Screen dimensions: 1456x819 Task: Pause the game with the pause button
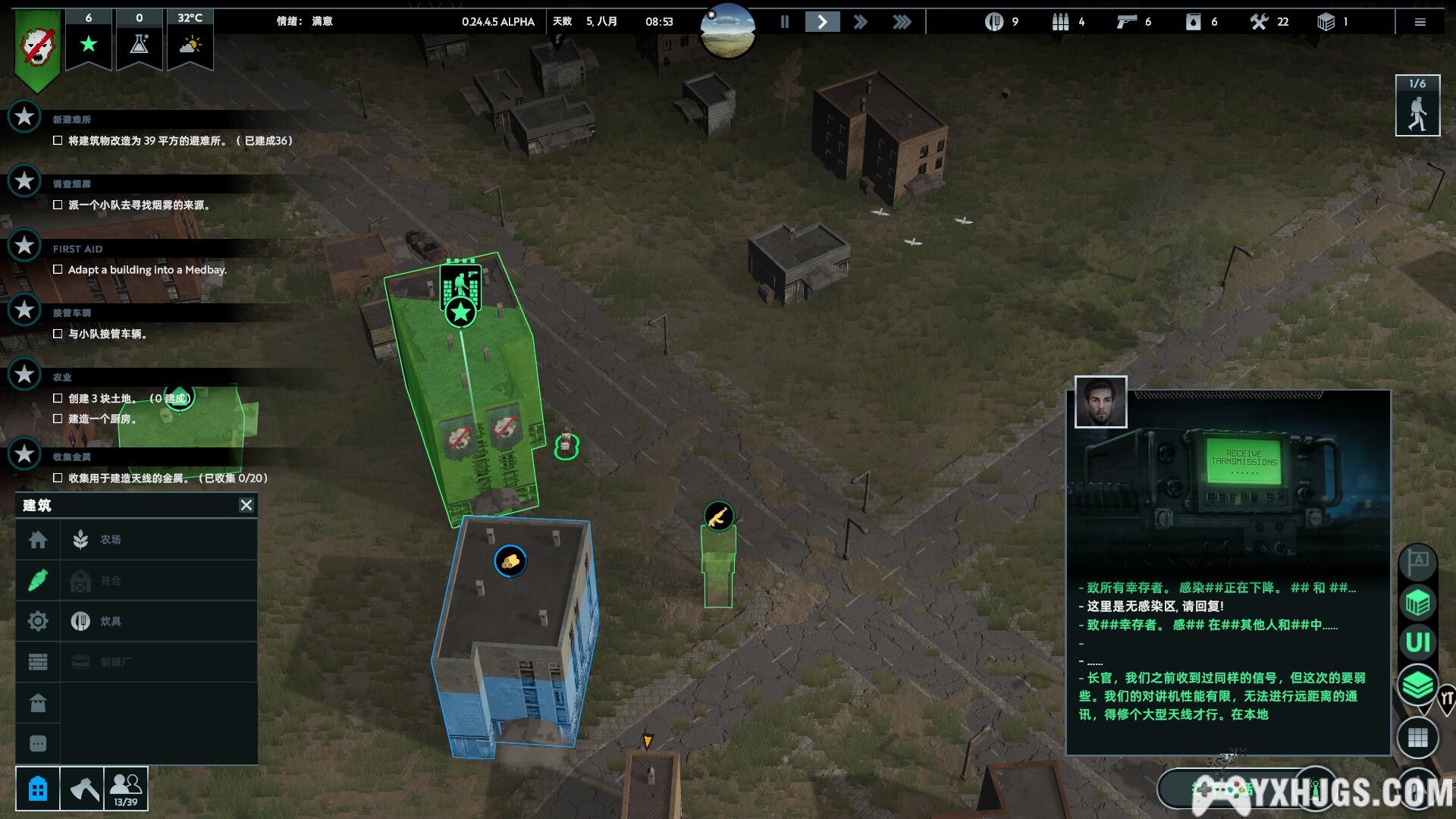coord(785,22)
